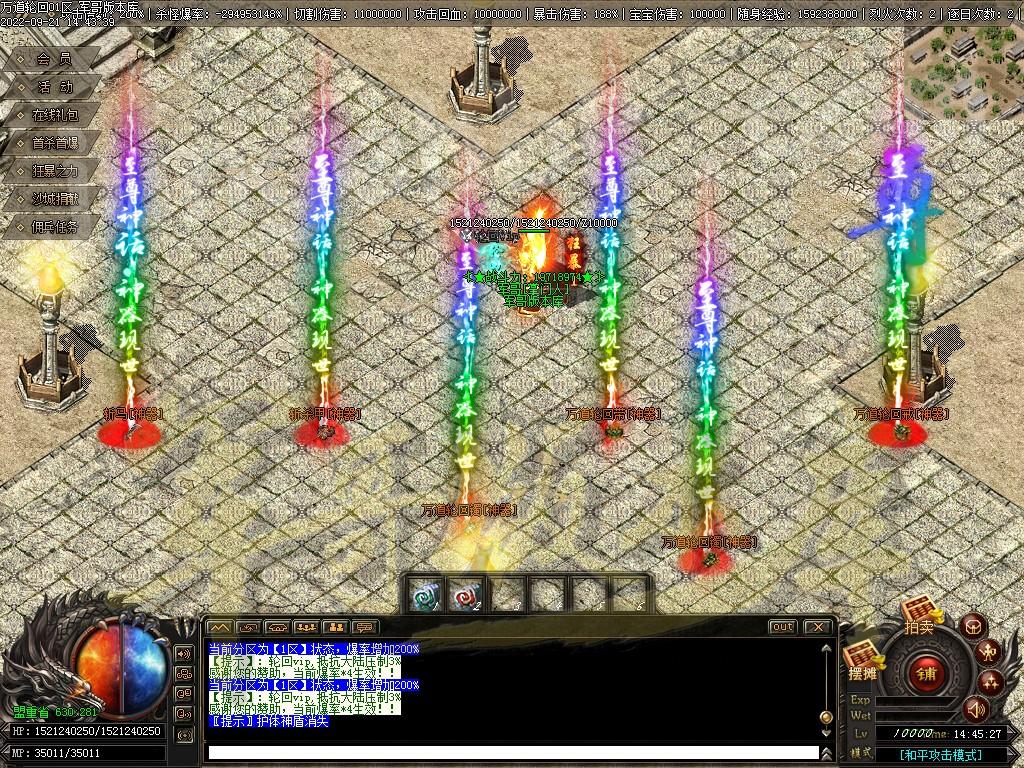This screenshot has width=1024, height=768.
Task: Open the 活动 events menu
Action: tap(53, 87)
